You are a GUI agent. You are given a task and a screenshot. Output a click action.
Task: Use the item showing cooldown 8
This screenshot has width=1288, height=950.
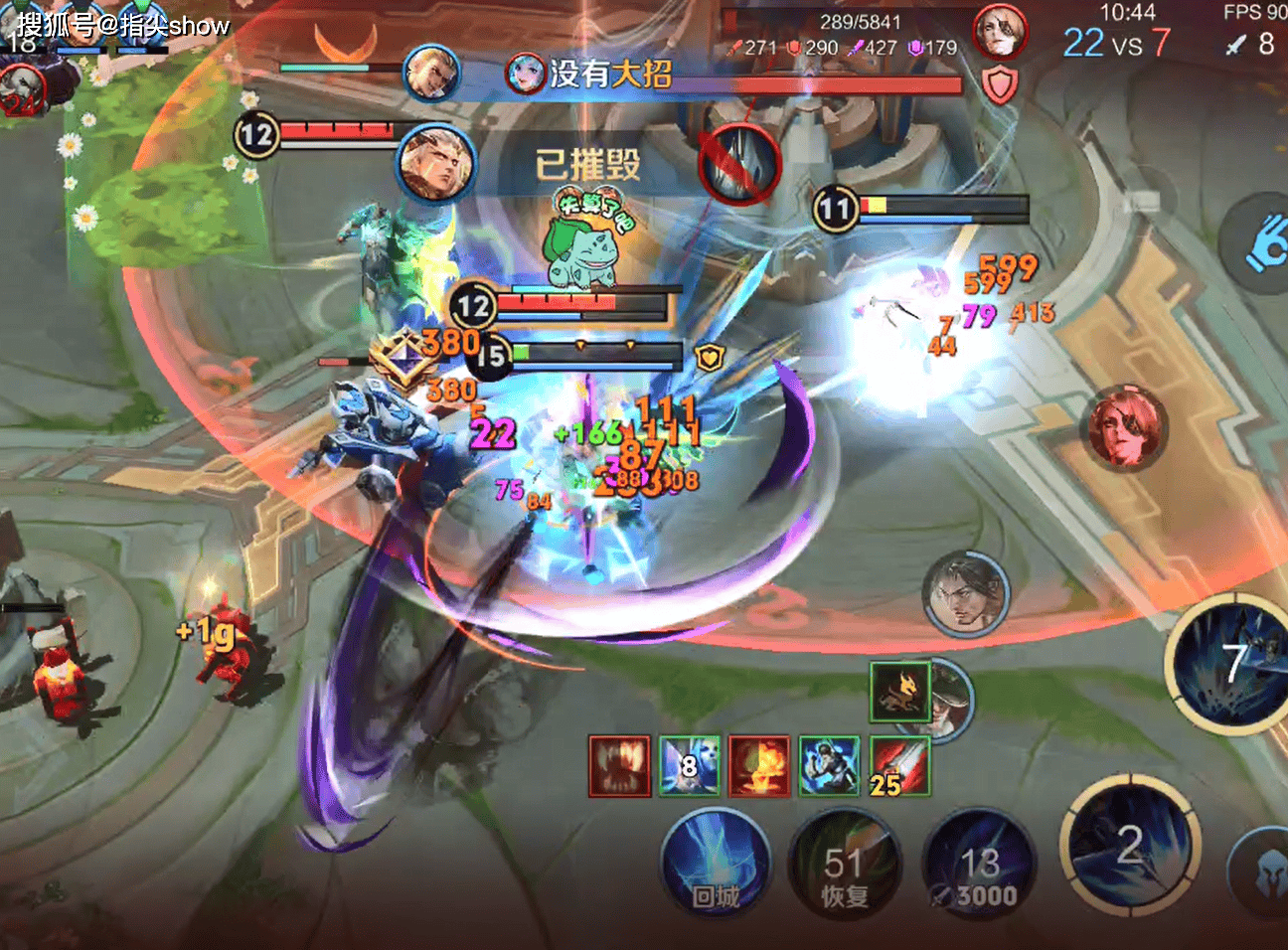point(690,765)
